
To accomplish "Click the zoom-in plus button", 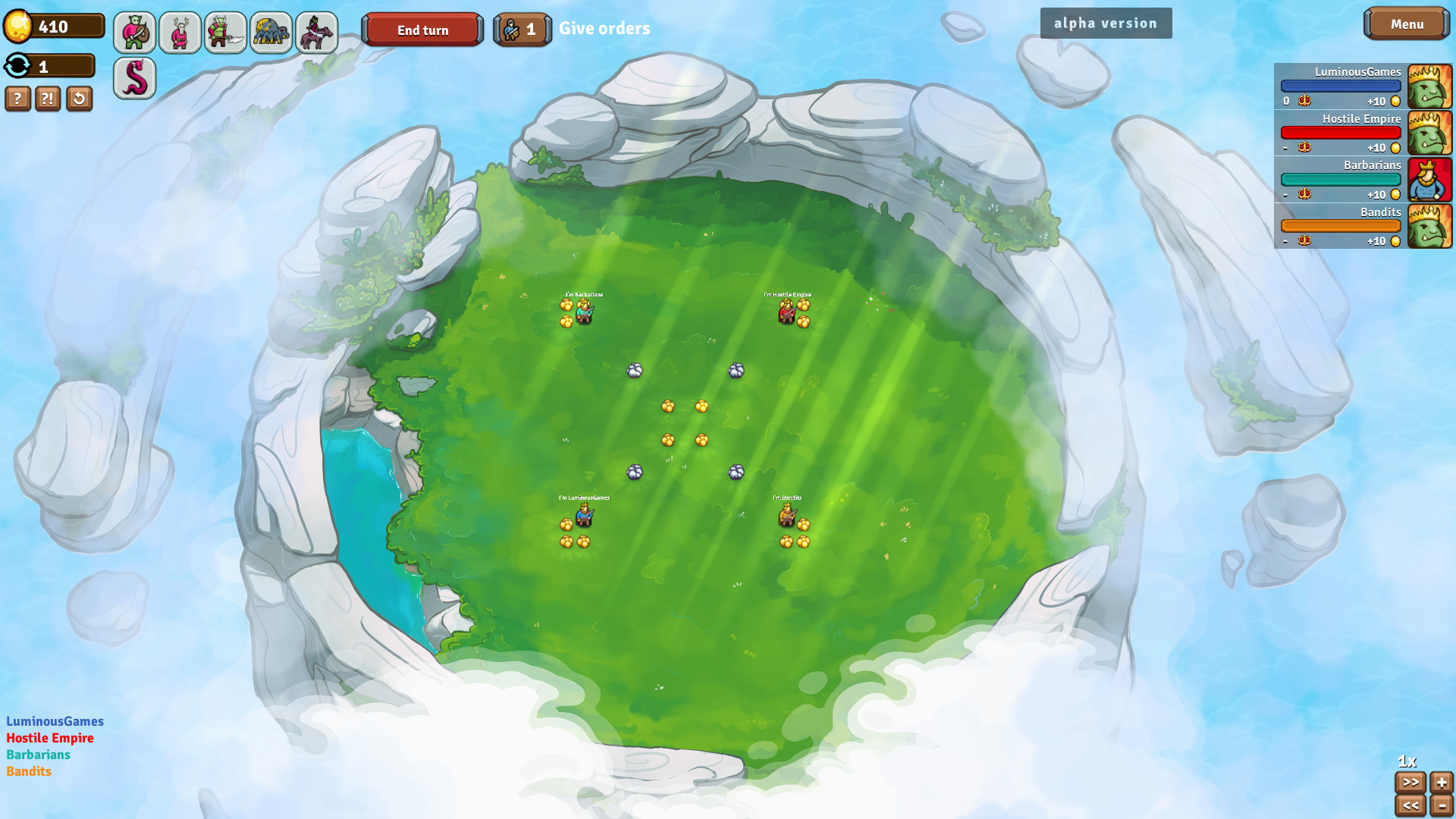I will pos(1440,780).
